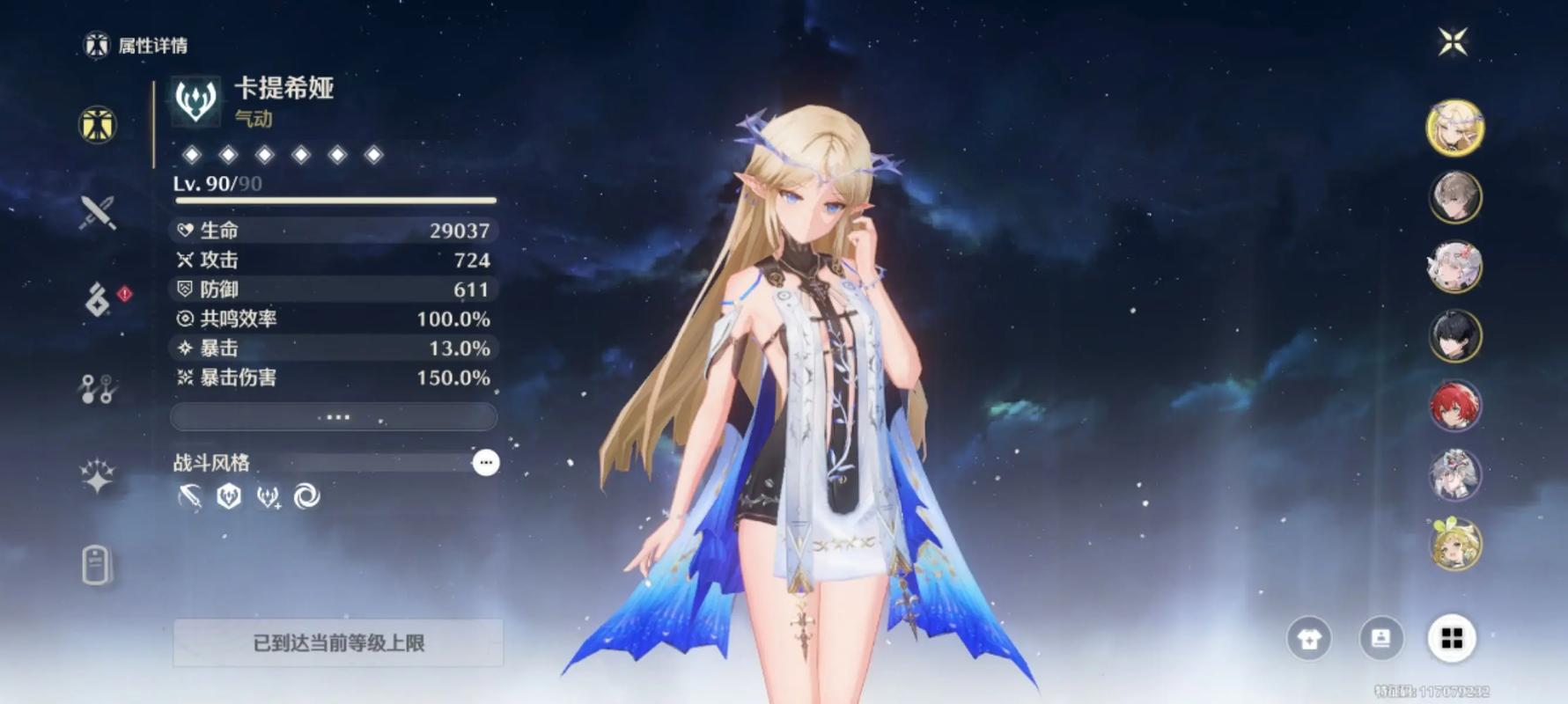Expand the full stat list with the dots bar
The image size is (1568, 704).
click(335, 416)
